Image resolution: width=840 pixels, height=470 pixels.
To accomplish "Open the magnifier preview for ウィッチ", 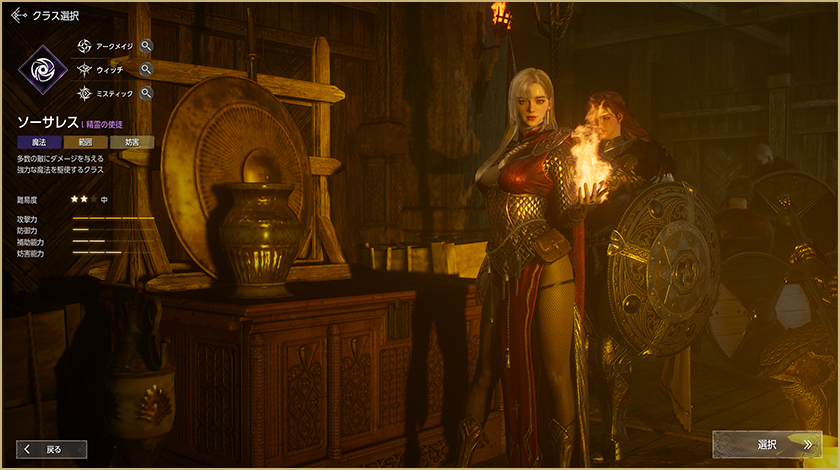I will tap(146, 69).
